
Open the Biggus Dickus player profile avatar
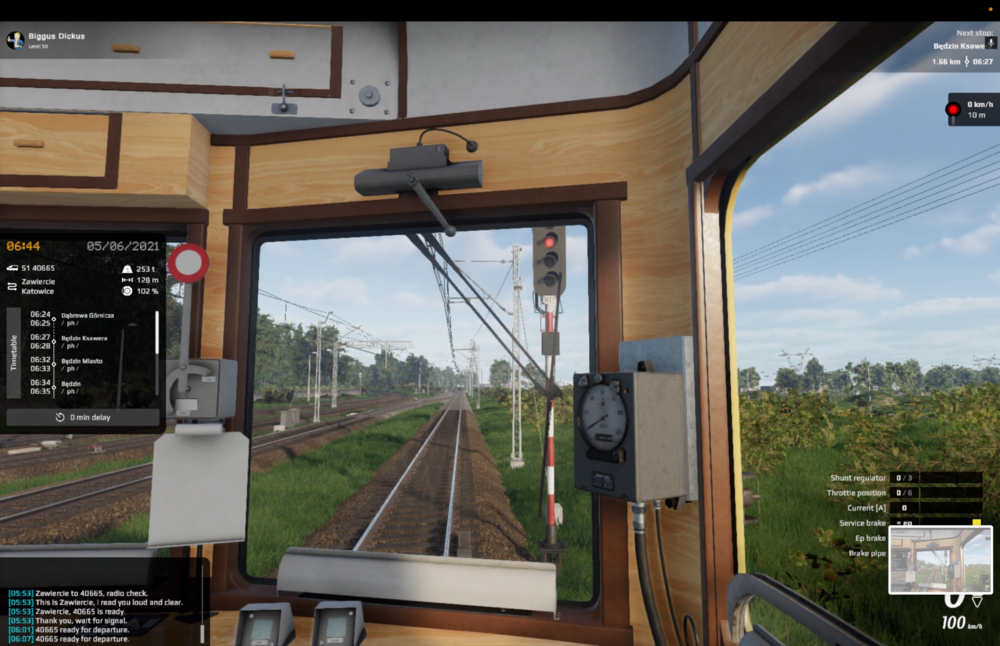point(15,40)
